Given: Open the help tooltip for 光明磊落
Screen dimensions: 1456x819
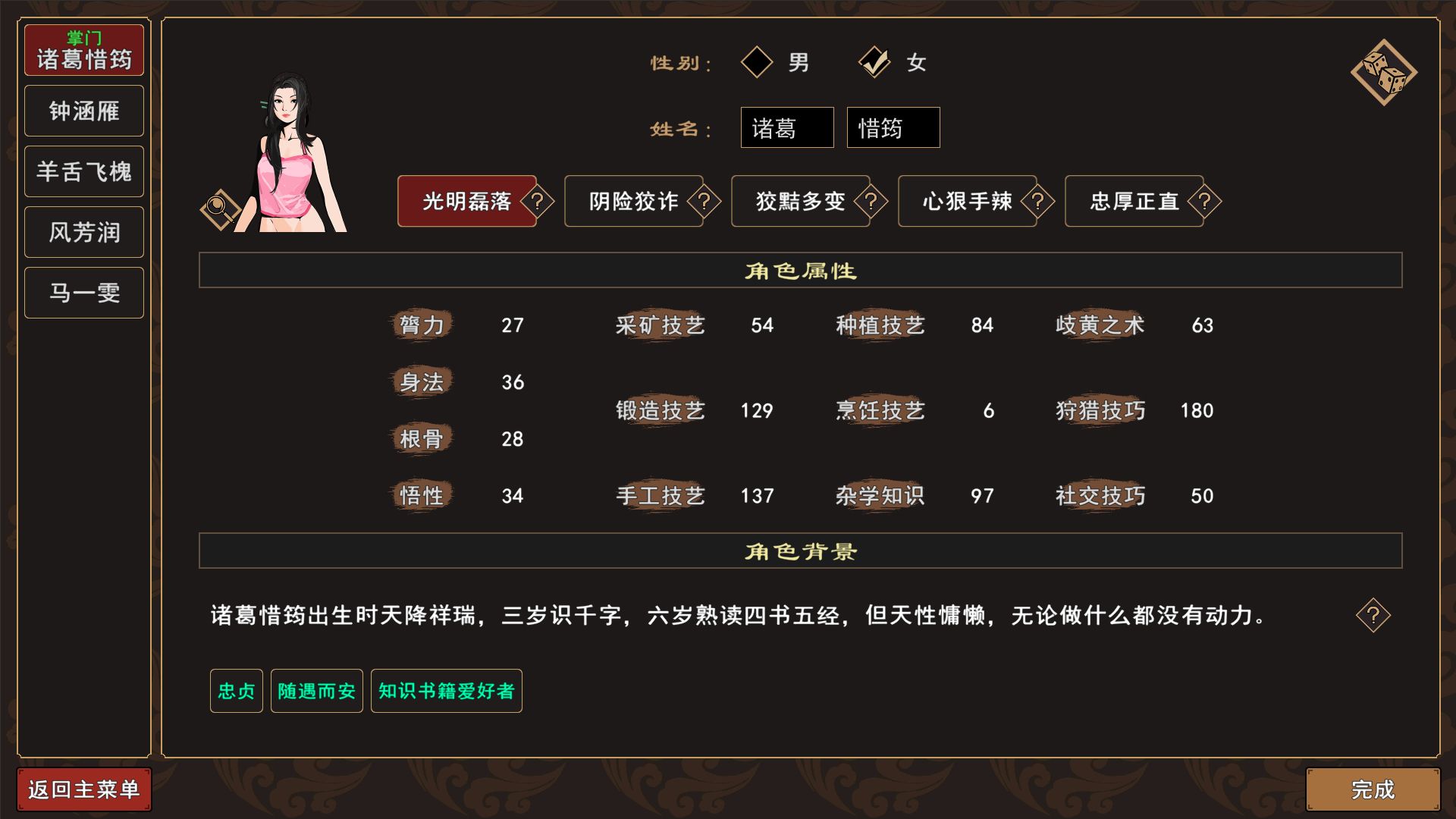Looking at the screenshot, I should coord(538,202).
